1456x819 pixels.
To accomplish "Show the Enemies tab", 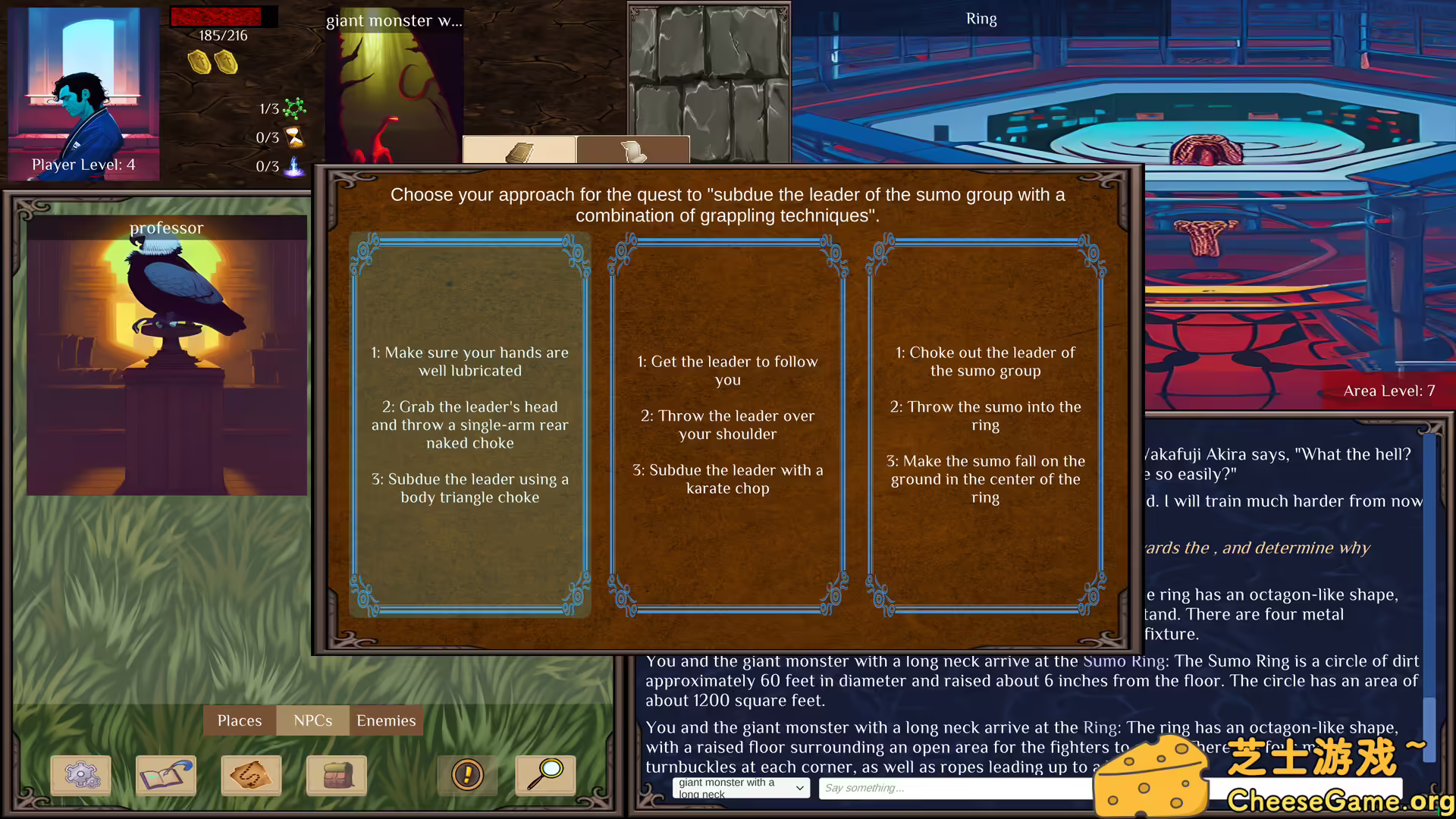I will click(x=386, y=720).
